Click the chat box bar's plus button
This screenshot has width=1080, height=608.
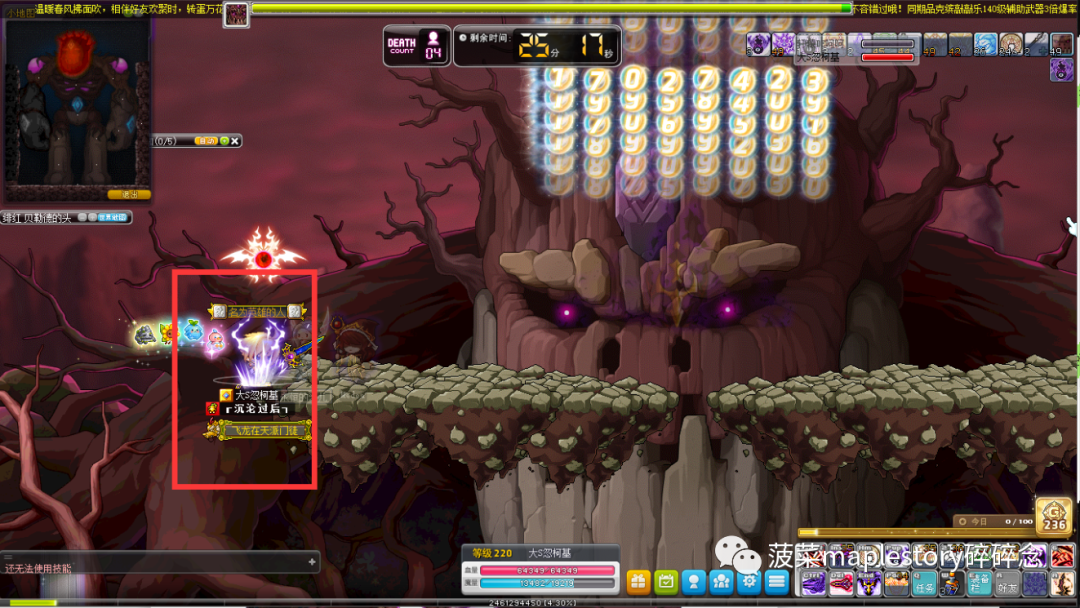311,562
